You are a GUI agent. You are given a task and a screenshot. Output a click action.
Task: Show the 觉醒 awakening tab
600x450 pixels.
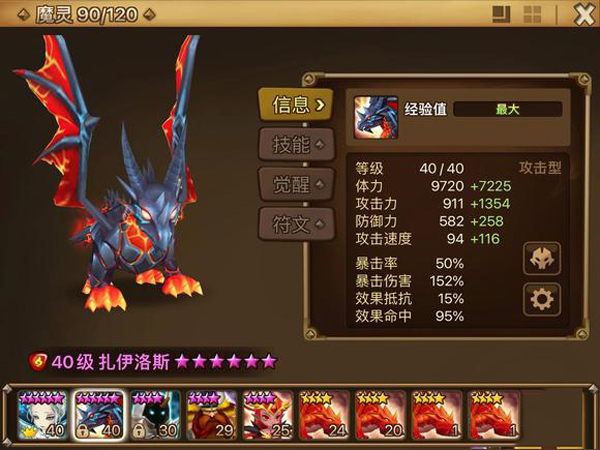tap(294, 183)
